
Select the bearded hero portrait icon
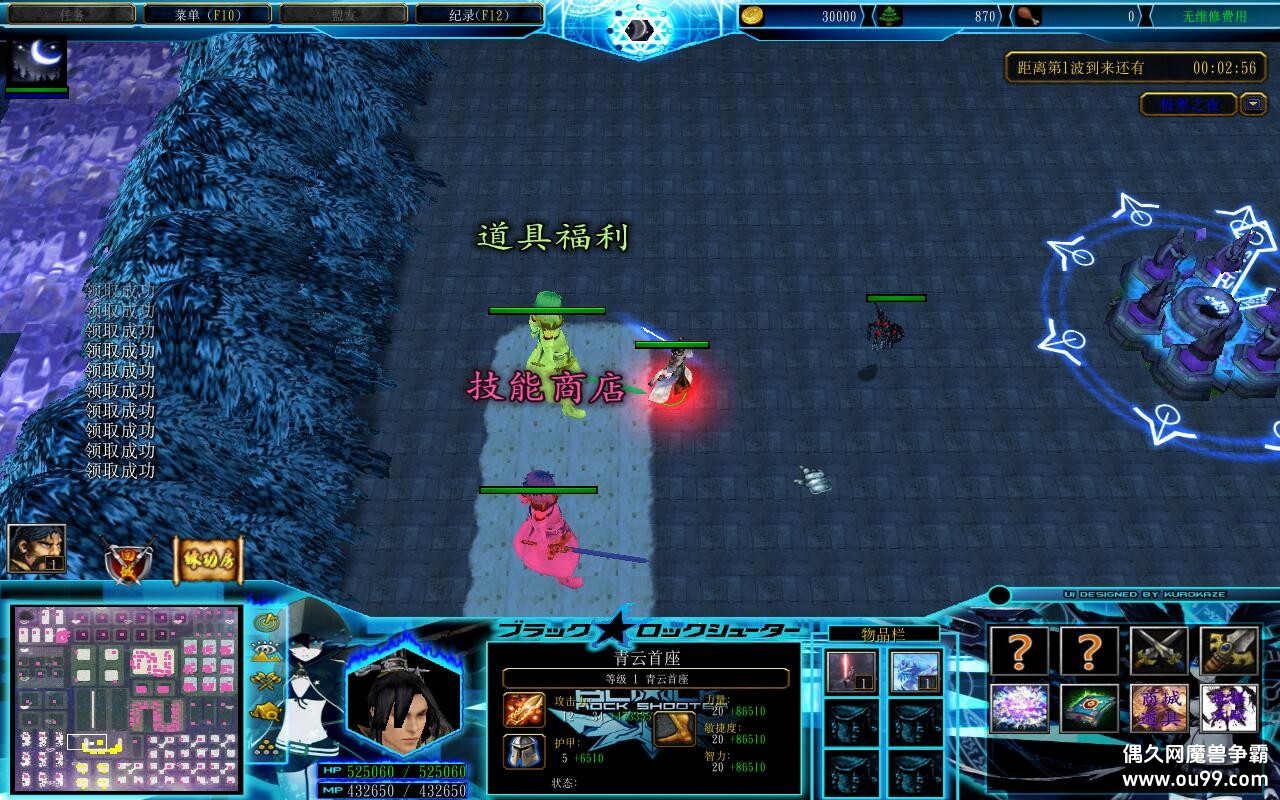tap(37, 549)
